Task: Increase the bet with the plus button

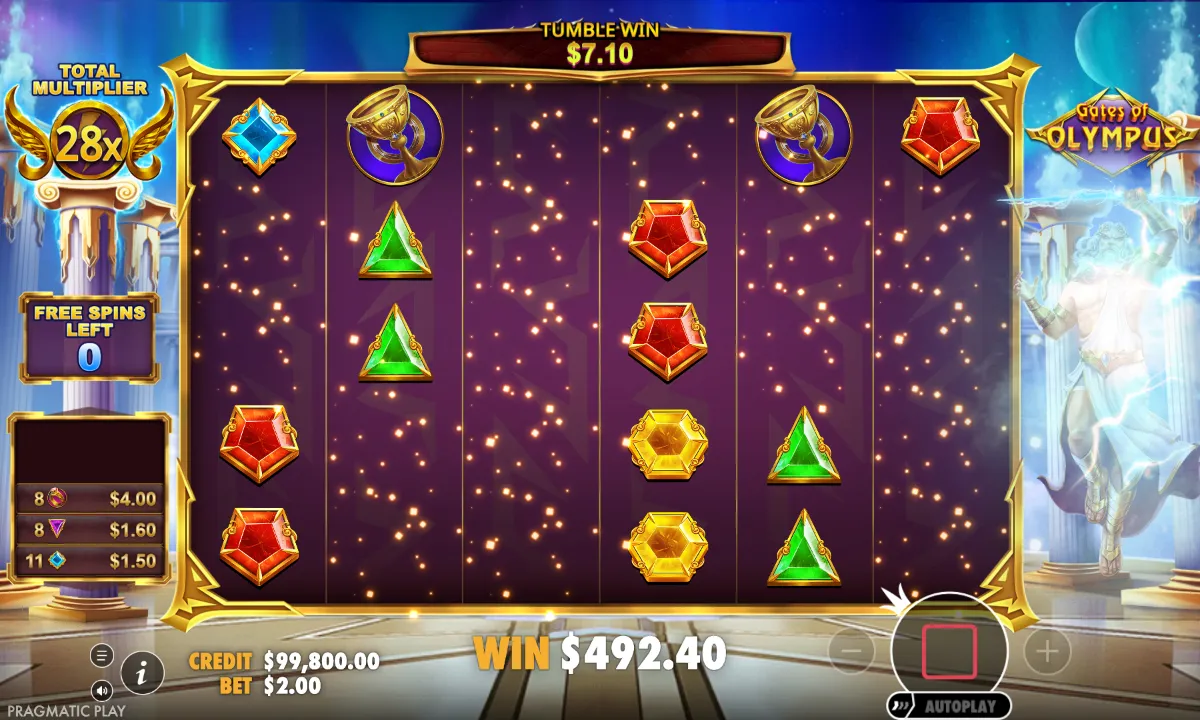Action: click(1047, 652)
